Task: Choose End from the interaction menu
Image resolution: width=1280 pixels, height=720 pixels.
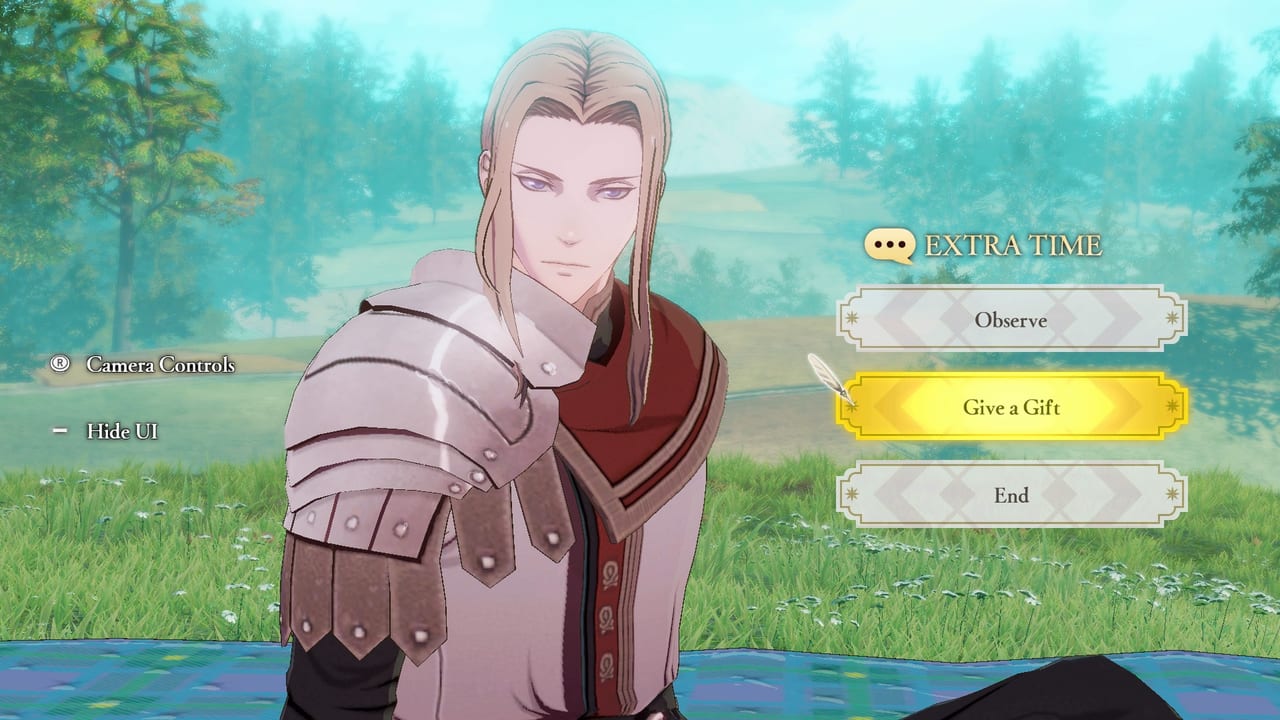Action: click(1010, 496)
